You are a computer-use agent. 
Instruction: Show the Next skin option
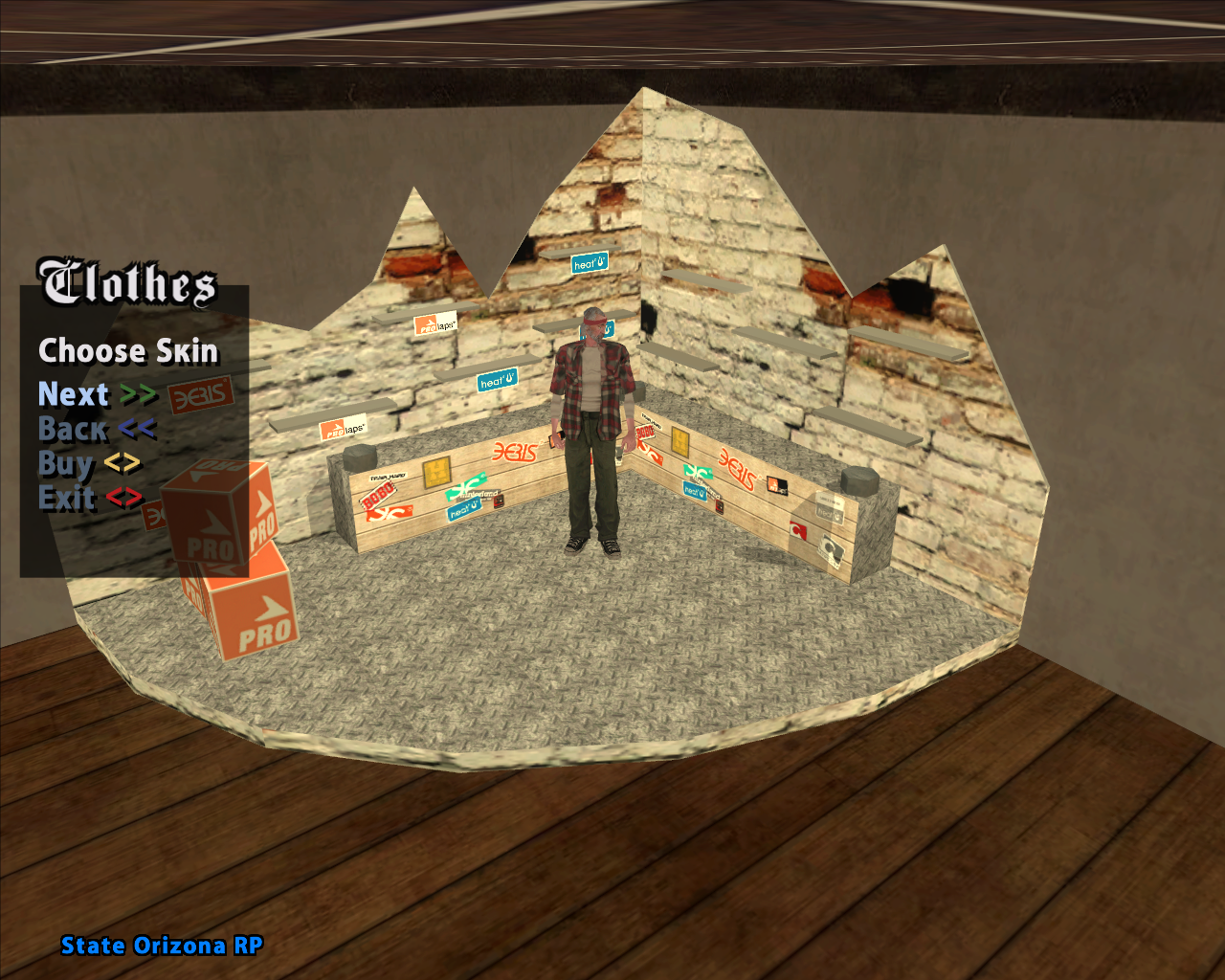[97, 394]
